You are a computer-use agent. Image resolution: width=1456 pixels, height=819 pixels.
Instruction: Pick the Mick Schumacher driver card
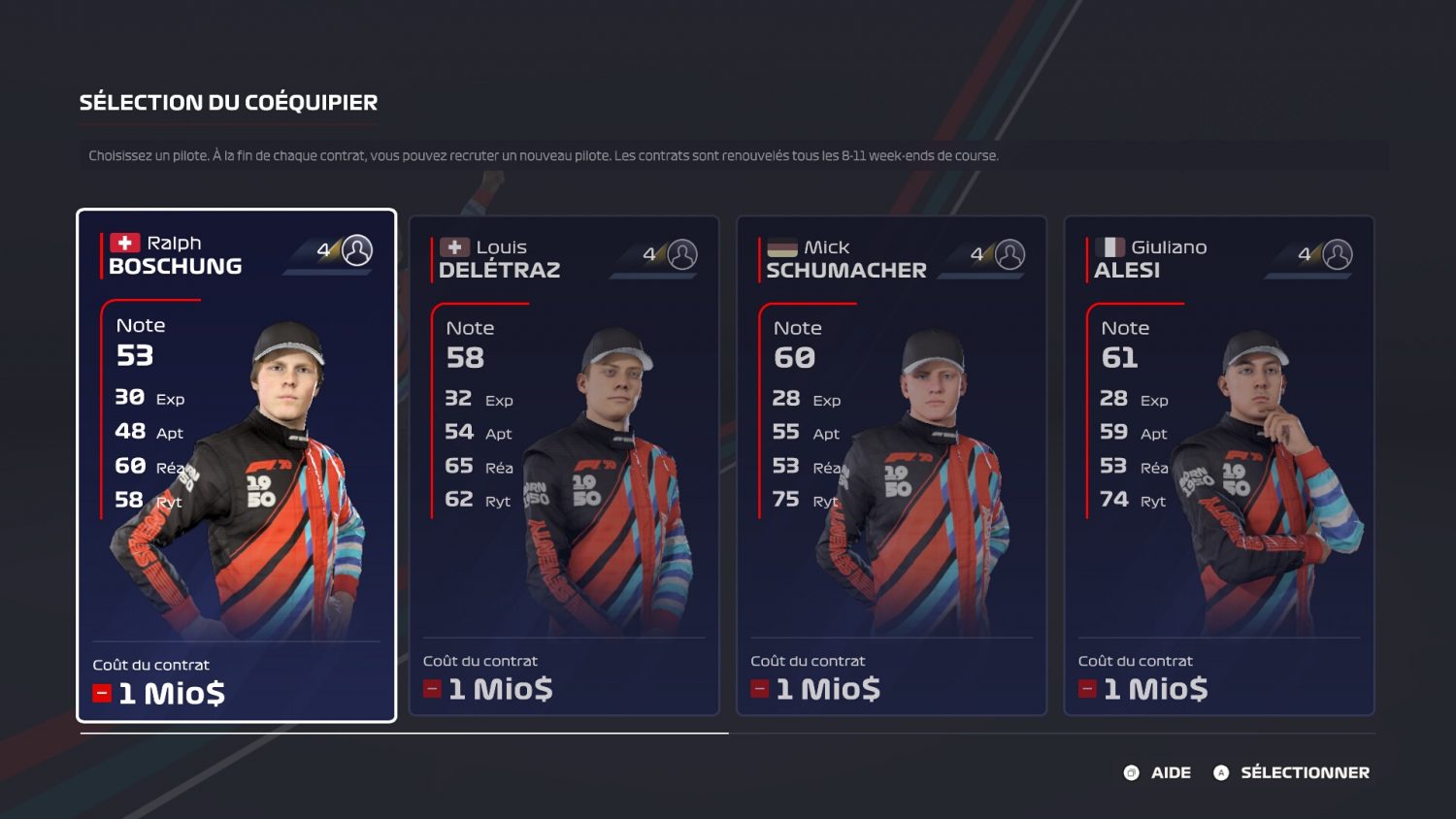point(891,466)
